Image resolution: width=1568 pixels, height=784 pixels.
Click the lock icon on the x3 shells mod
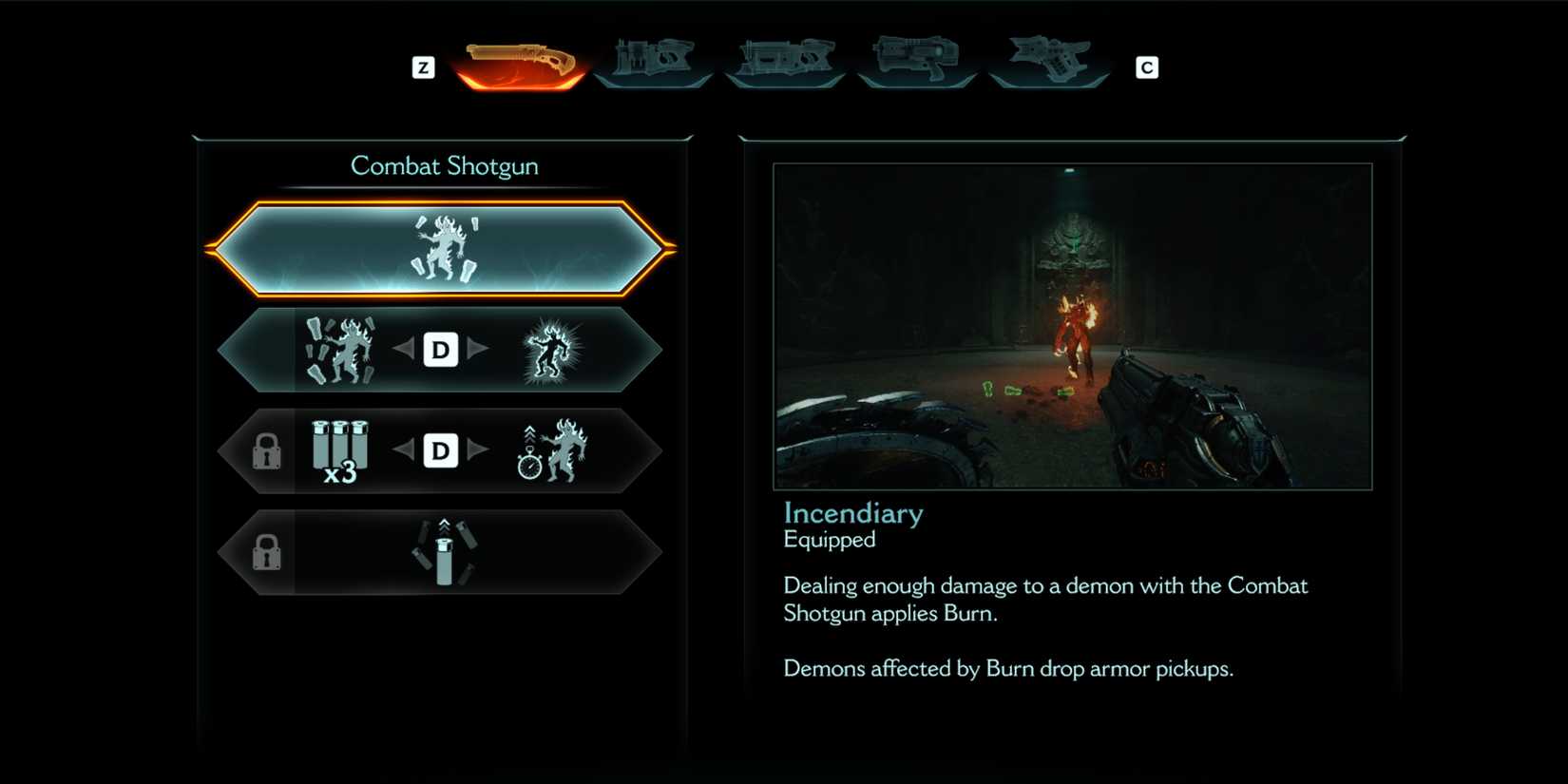coord(267,451)
